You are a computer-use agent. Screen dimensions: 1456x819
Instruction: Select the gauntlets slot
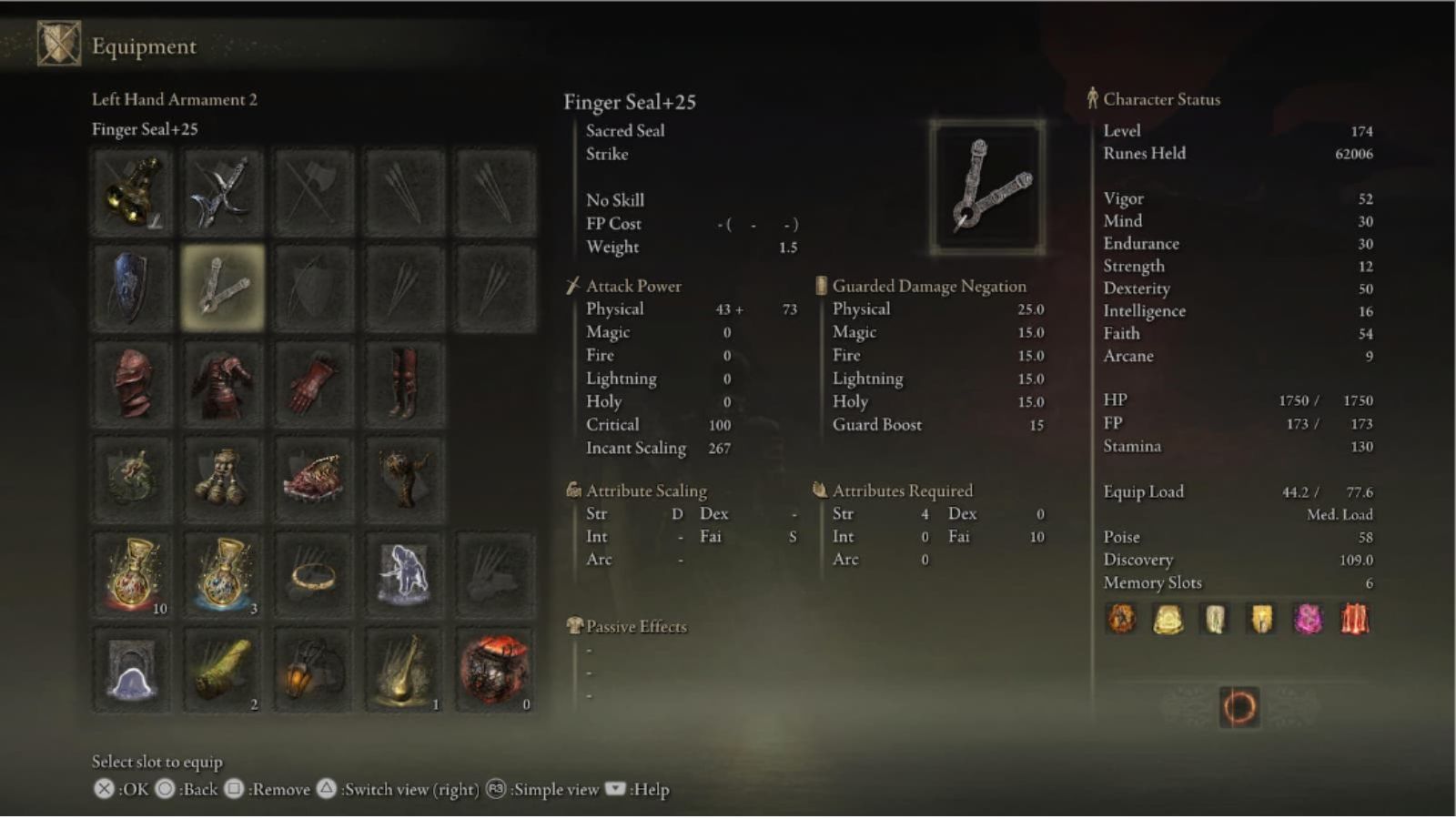point(313,384)
